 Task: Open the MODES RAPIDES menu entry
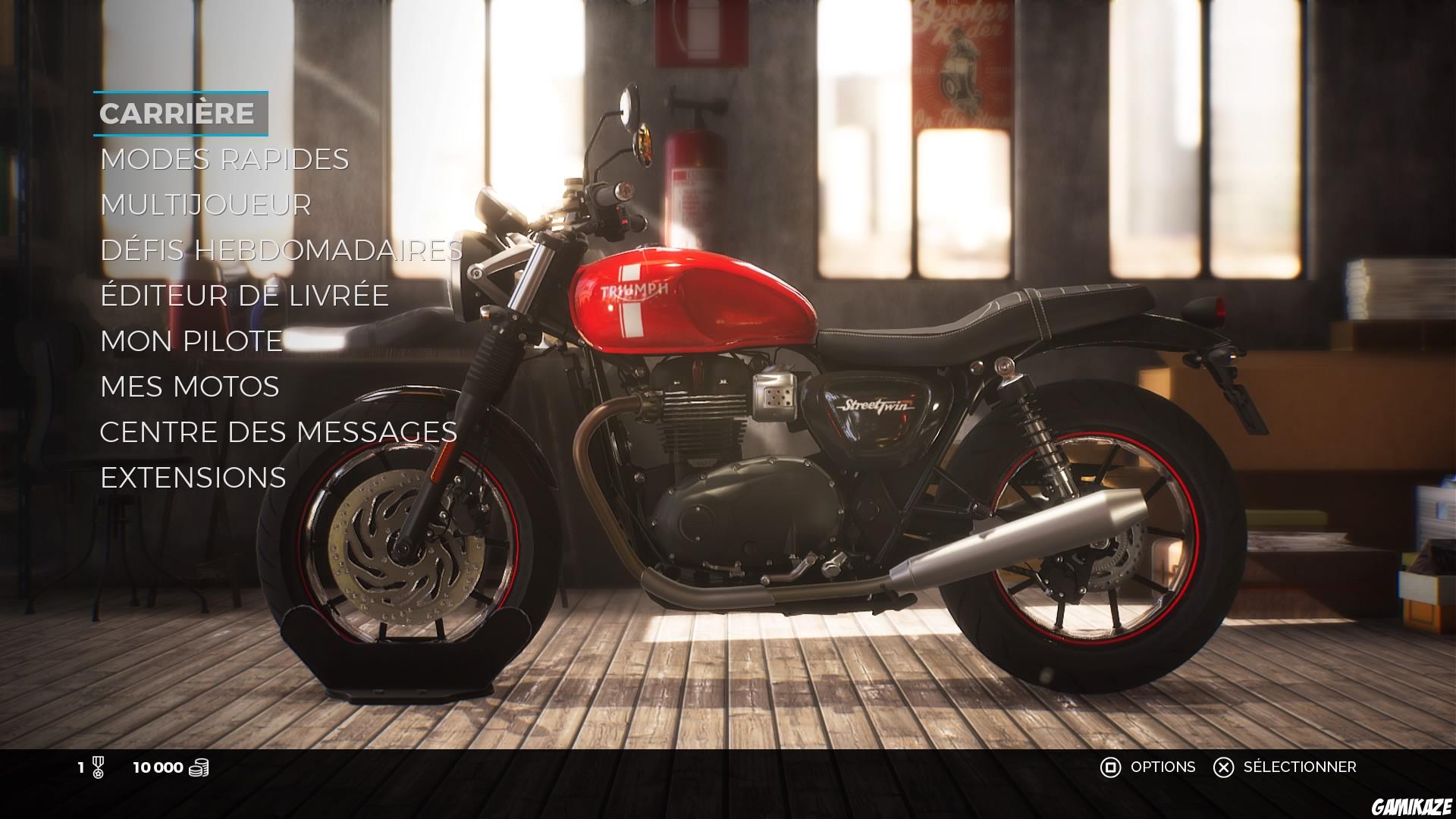click(224, 159)
